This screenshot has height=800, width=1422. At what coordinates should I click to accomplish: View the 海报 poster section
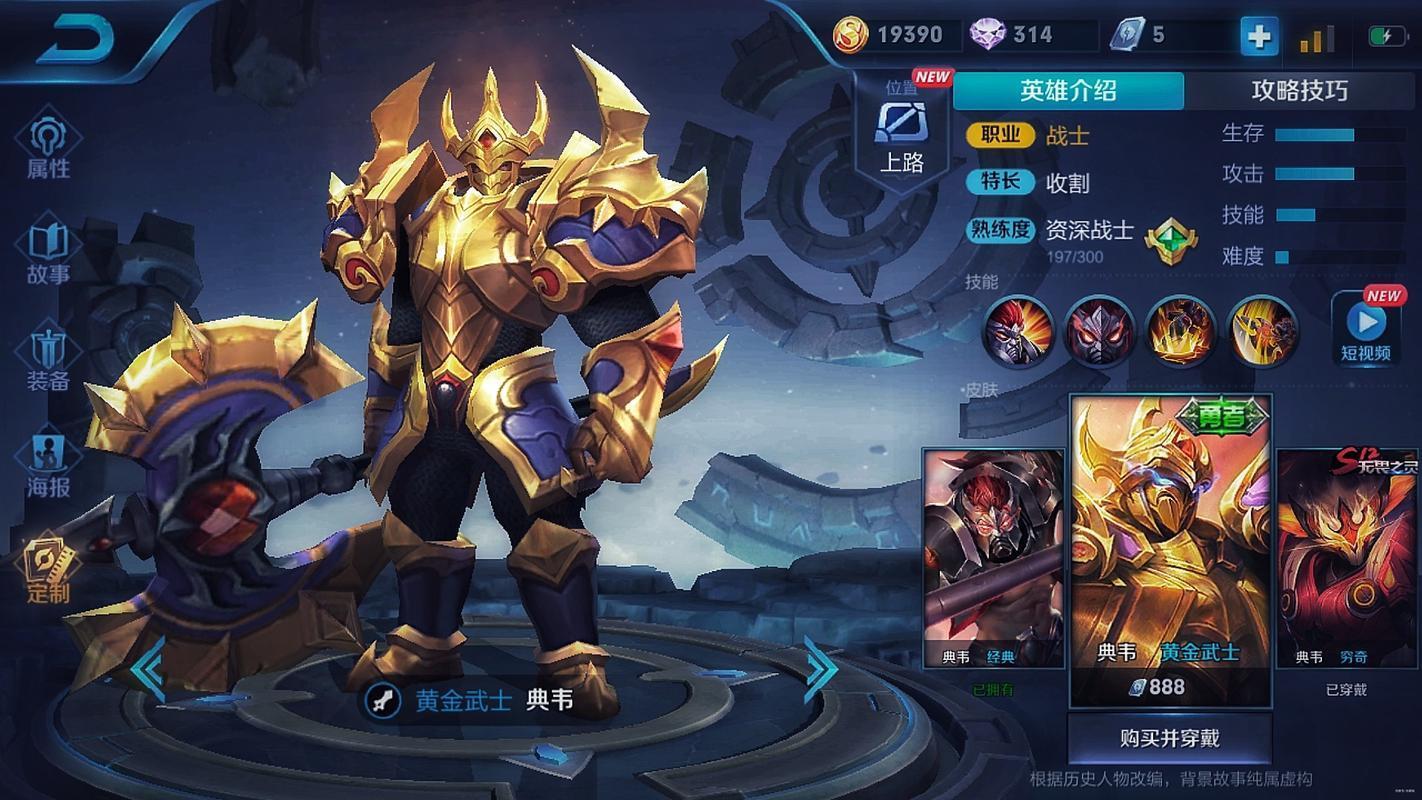48,466
